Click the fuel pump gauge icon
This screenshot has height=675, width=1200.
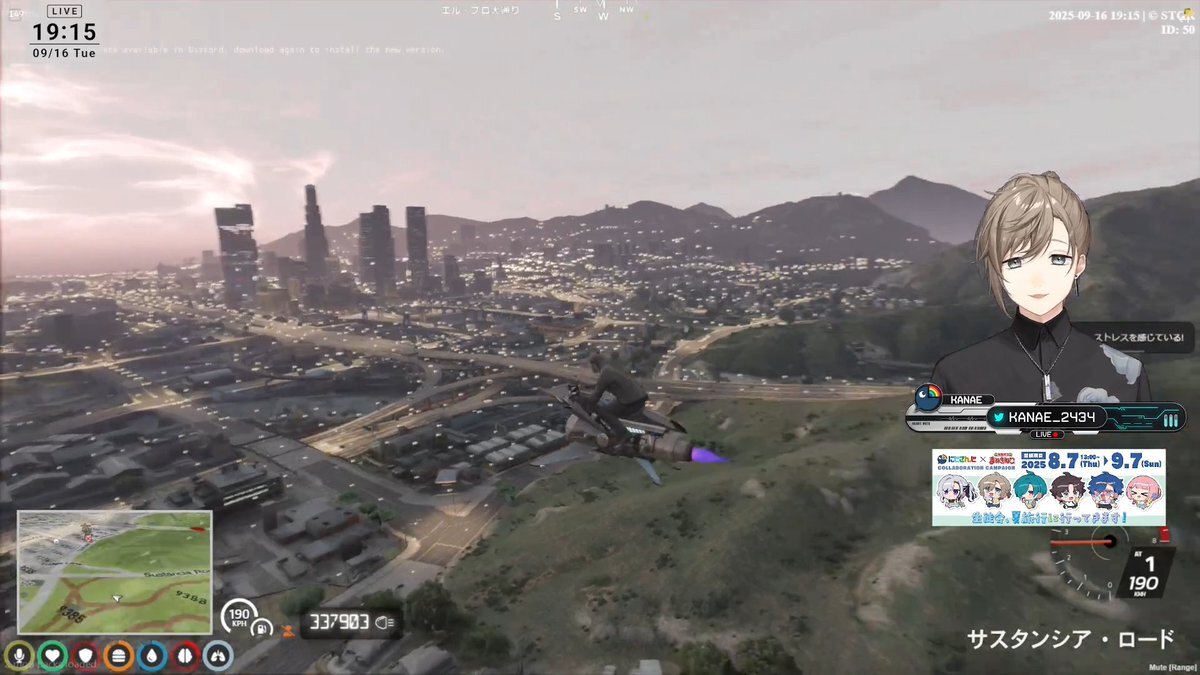[262, 629]
